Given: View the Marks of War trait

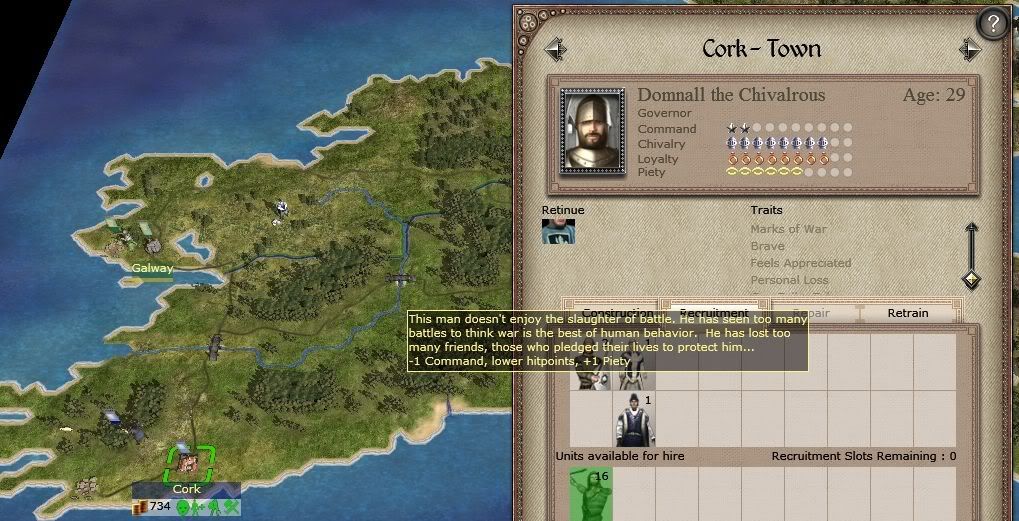Looking at the screenshot, I should [x=788, y=229].
